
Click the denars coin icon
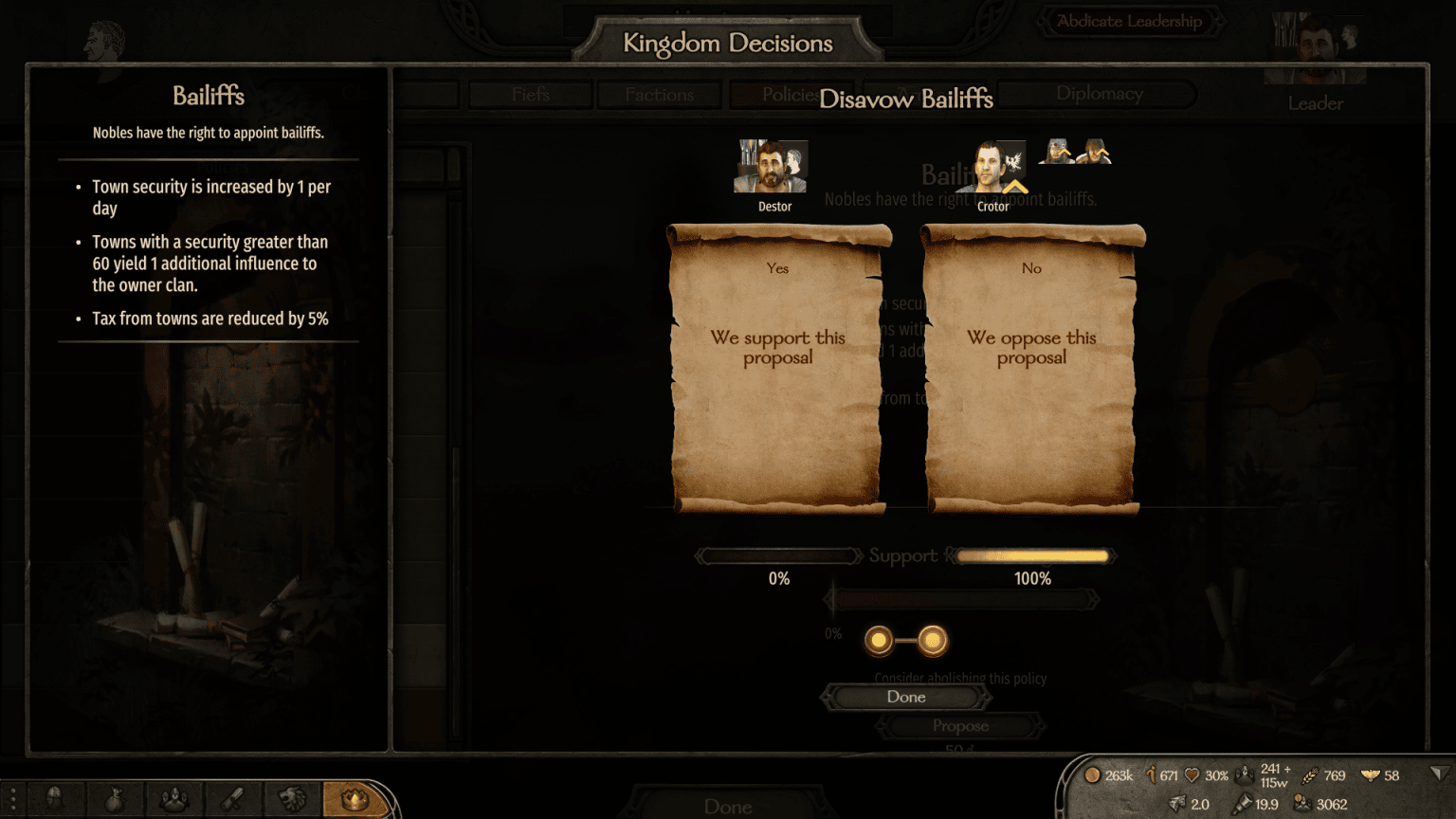[1092, 775]
